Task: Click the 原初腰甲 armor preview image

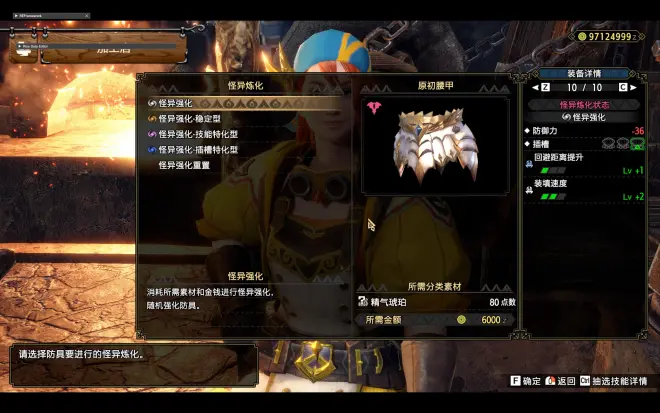Action: (436, 144)
